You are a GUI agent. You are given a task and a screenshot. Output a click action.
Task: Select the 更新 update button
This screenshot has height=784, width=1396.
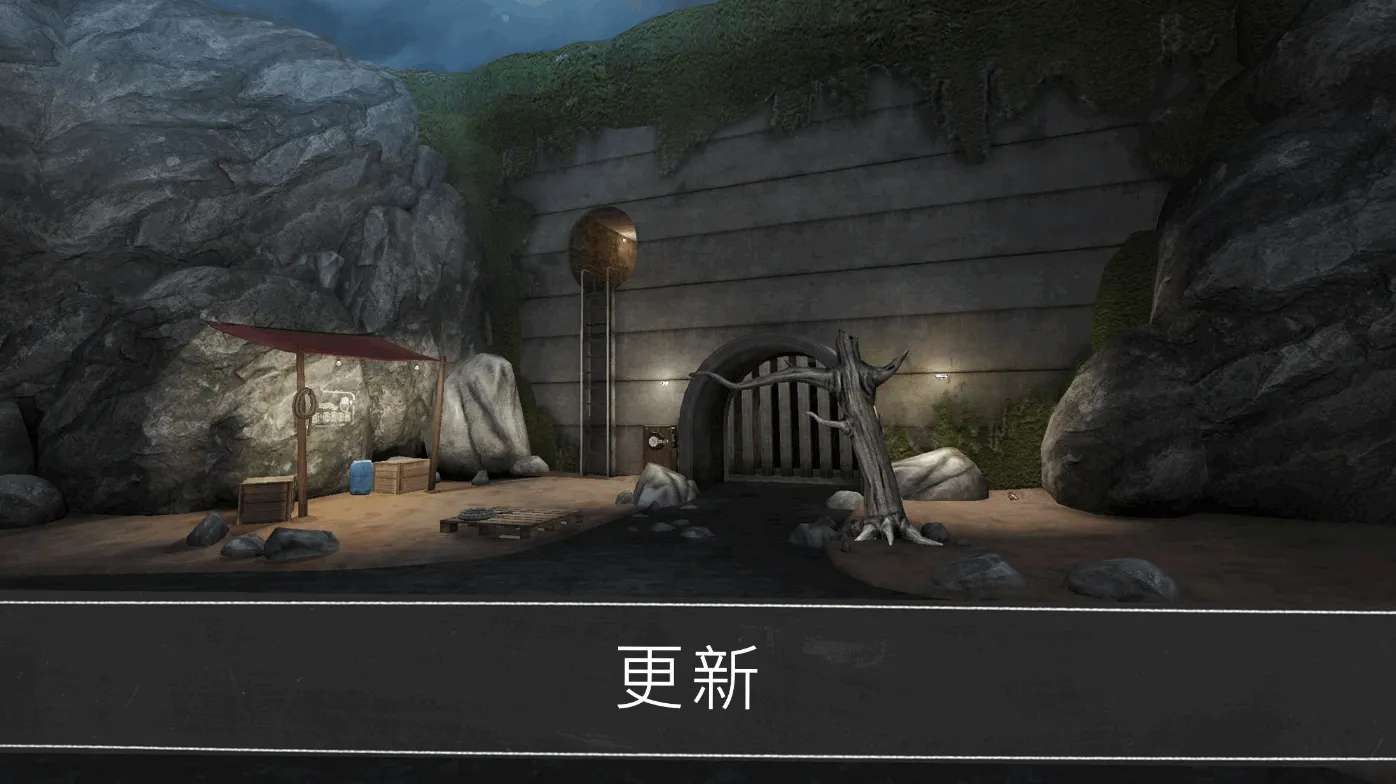click(x=688, y=678)
